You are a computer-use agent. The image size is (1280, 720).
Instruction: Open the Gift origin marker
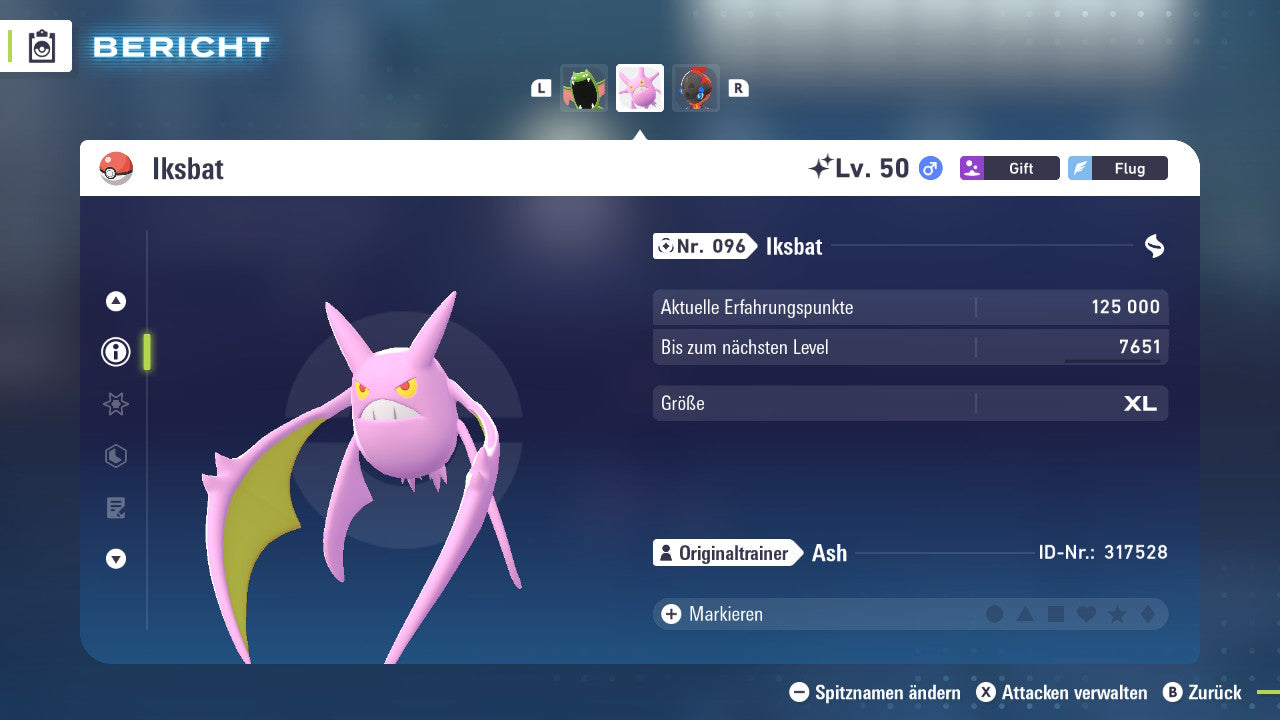tap(1009, 168)
